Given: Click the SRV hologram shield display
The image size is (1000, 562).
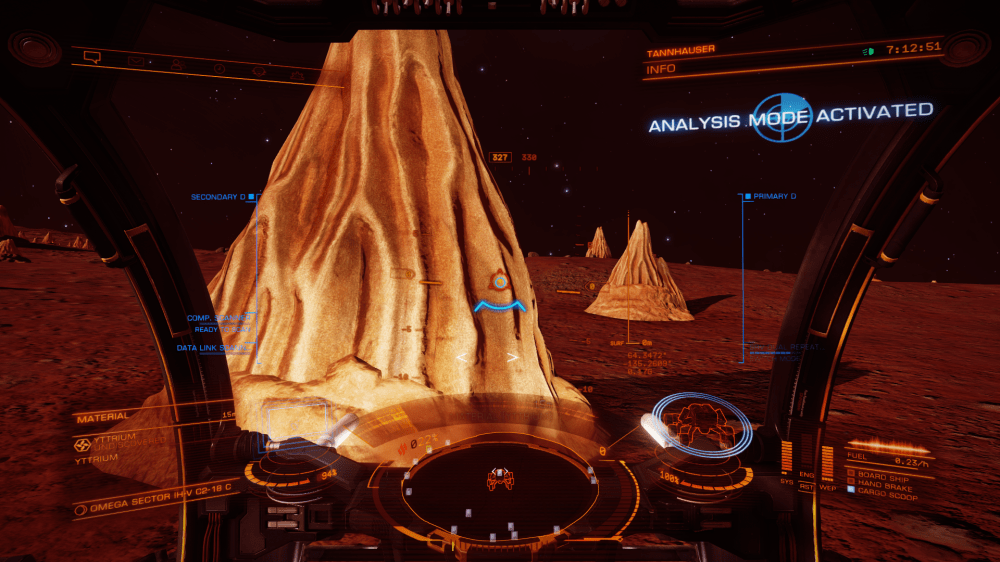Looking at the screenshot, I should (x=704, y=427).
